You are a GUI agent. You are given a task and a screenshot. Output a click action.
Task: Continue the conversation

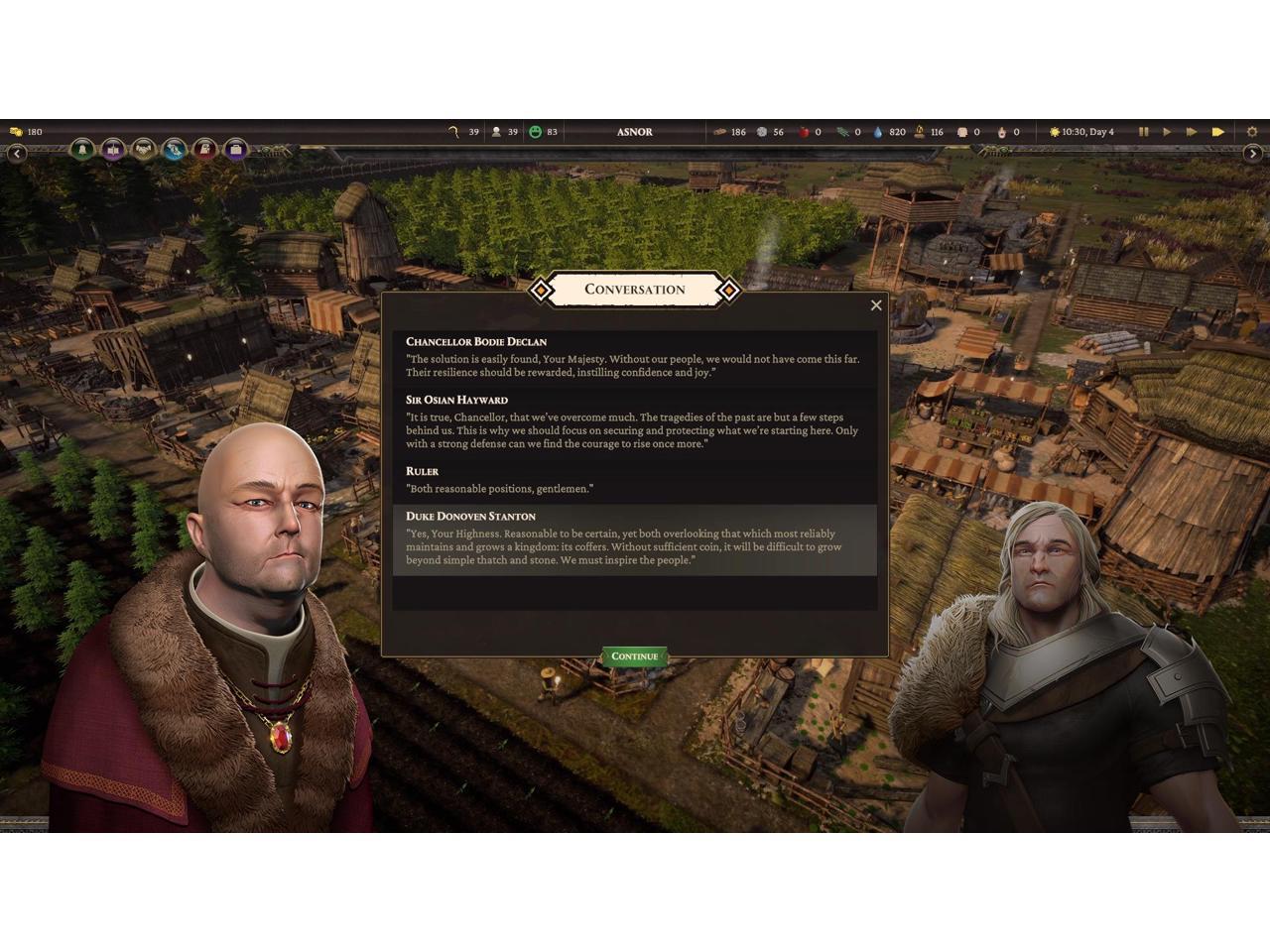(634, 656)
